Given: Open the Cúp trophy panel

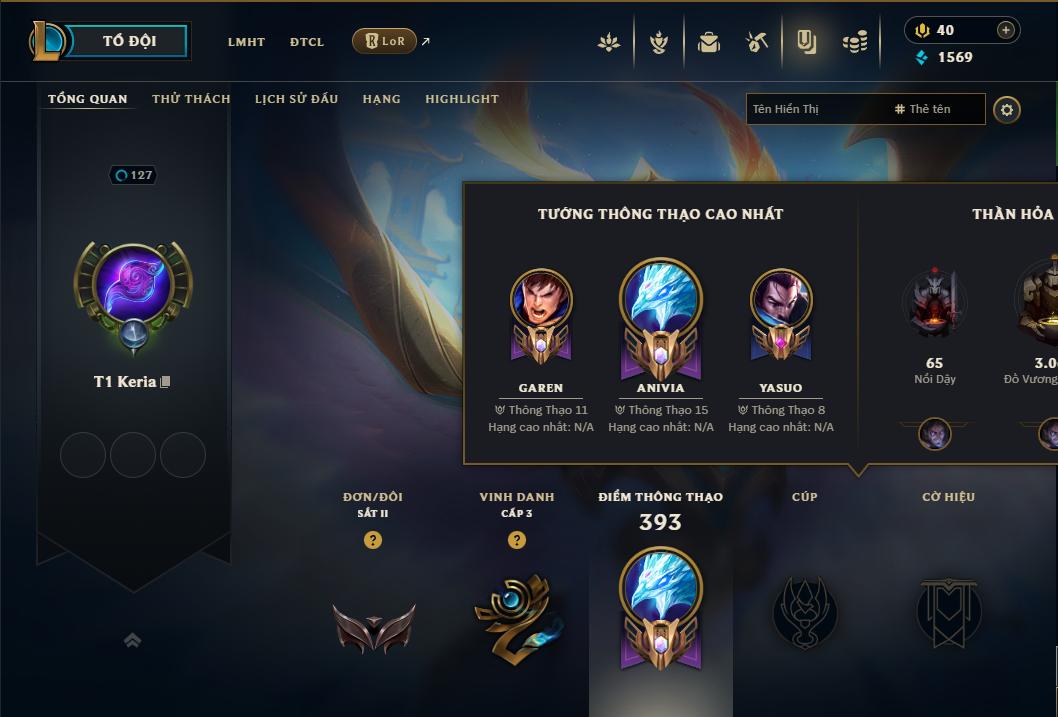Looking at the screenshot, I should pyautogui.click(x=805, y=610).
